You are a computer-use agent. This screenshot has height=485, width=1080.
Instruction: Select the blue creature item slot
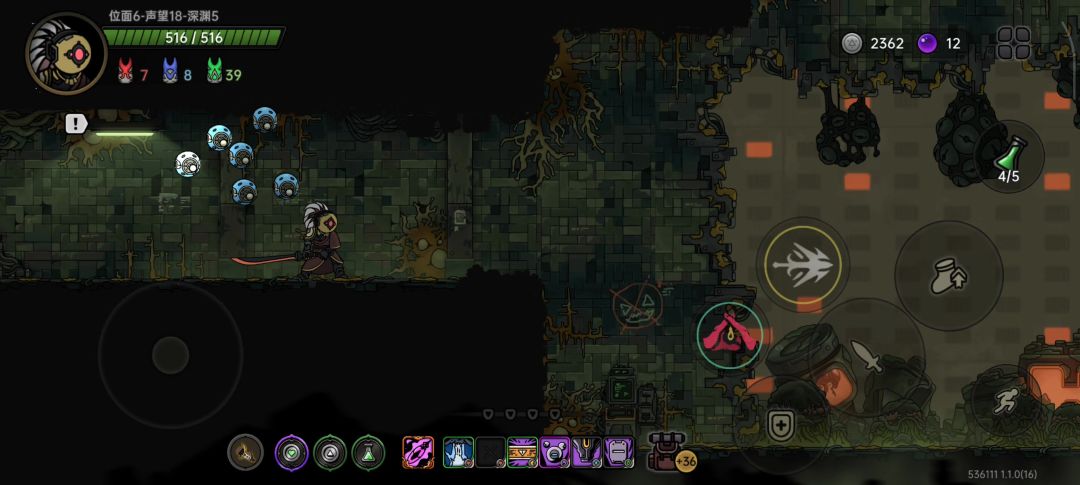(458, 452)
